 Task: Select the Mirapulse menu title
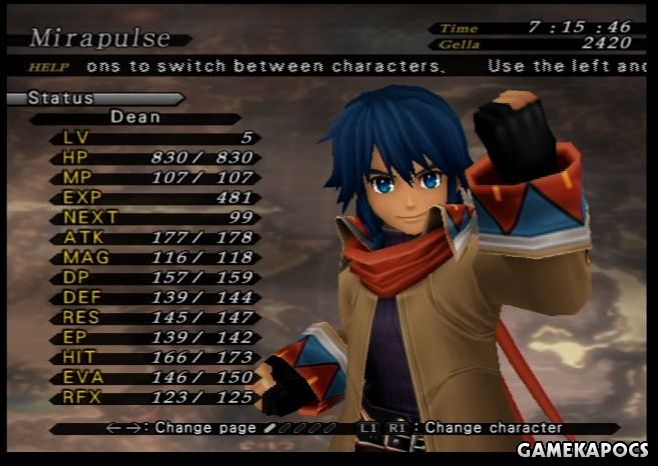coord(100,39)
